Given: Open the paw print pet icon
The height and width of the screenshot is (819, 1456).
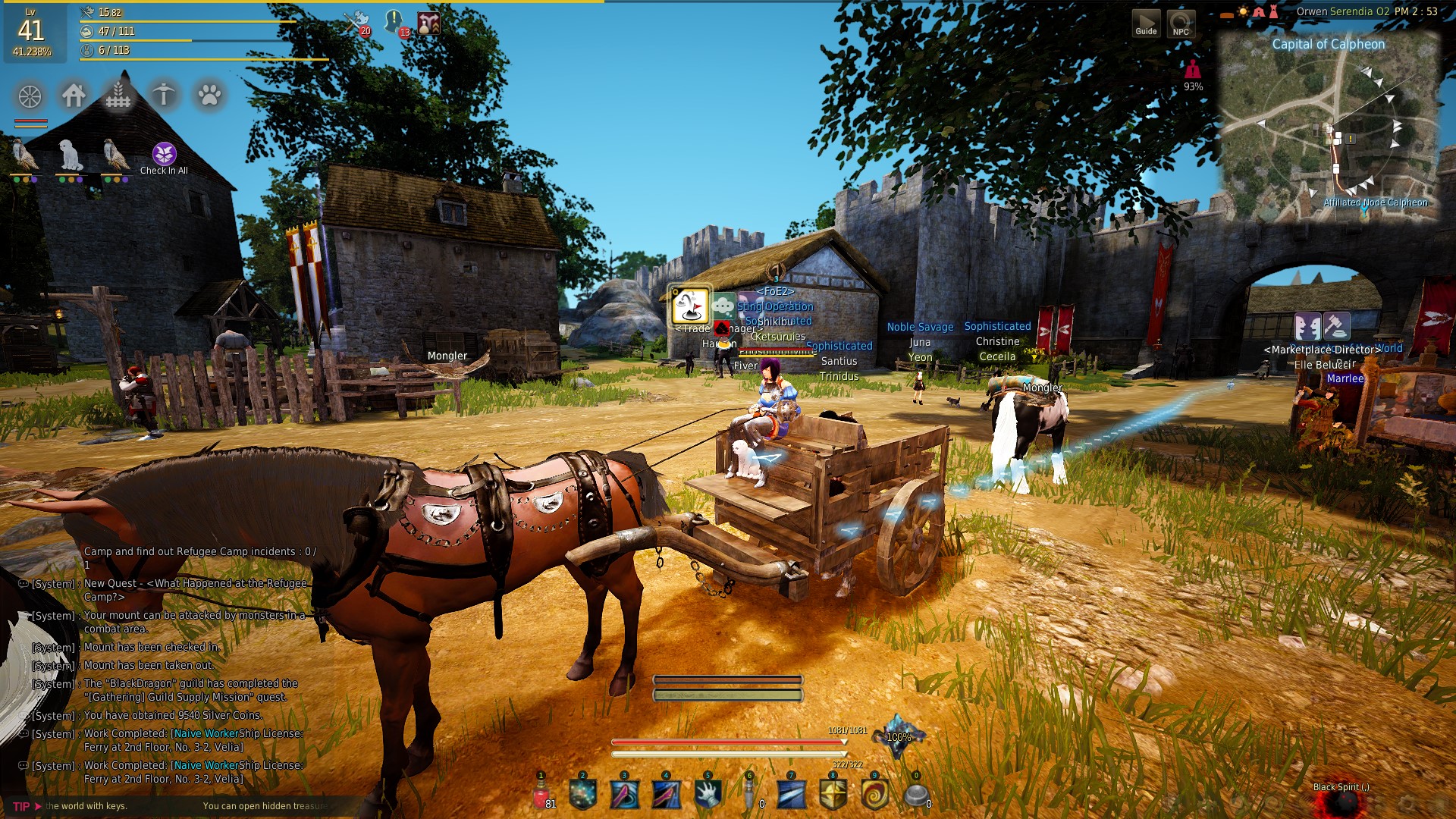Looking at the screenshot, I should click(x=209, y=96).
